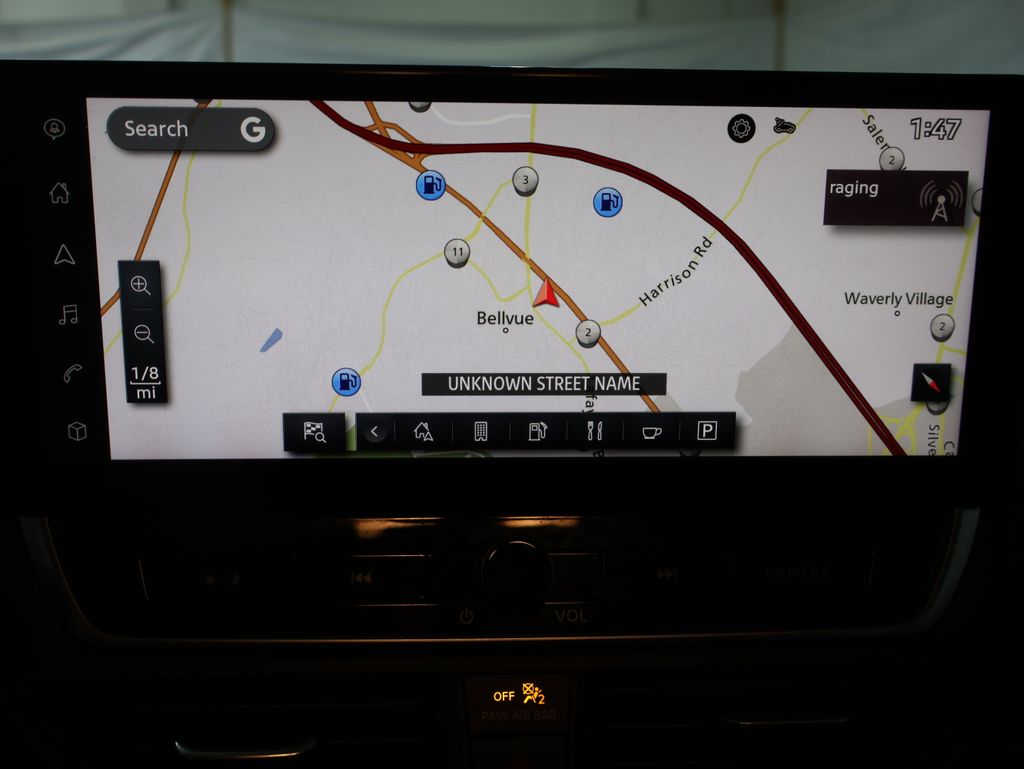1024x769 pixels.
Task: Zoom out of the map with the minus magnifier
Action: [143, 334]
